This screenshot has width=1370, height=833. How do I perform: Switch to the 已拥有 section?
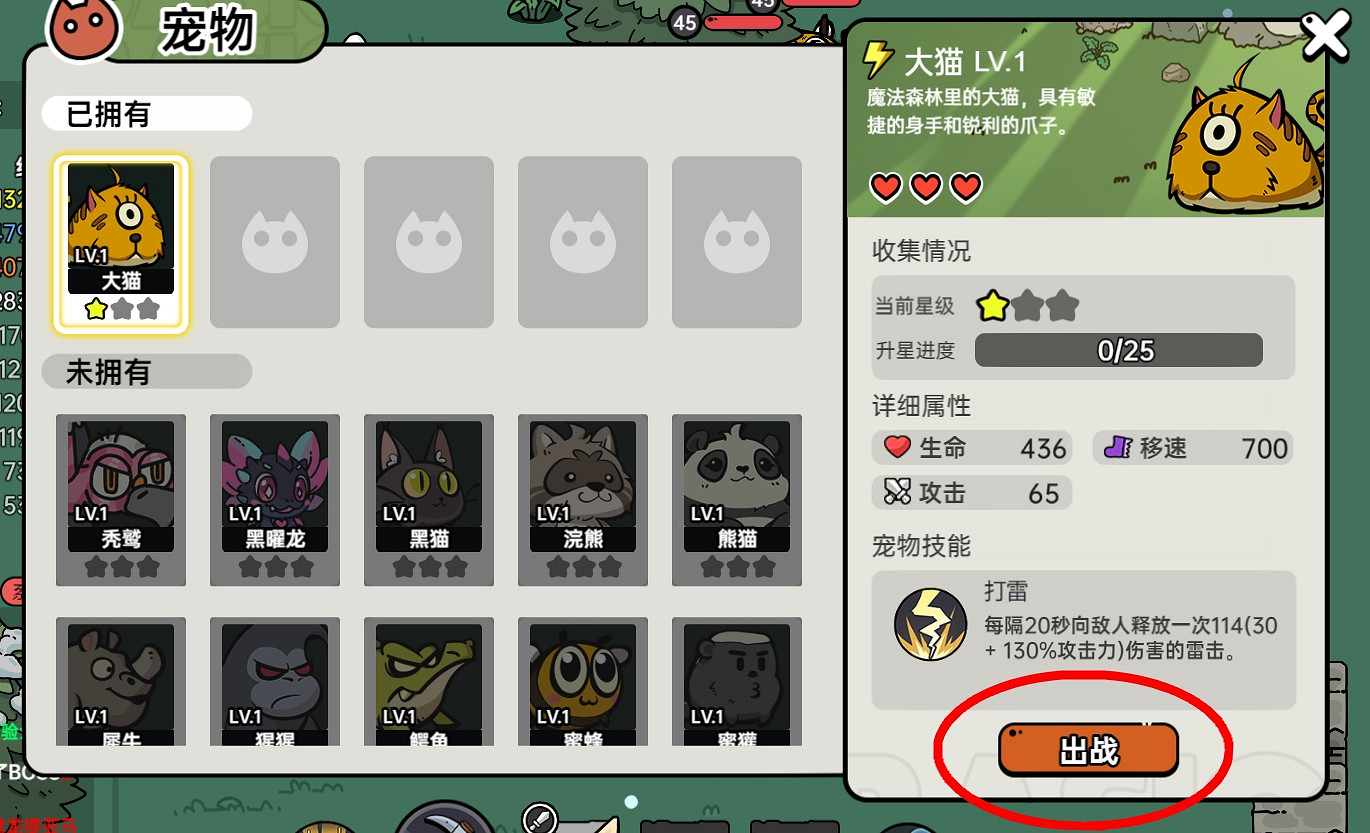145,114
